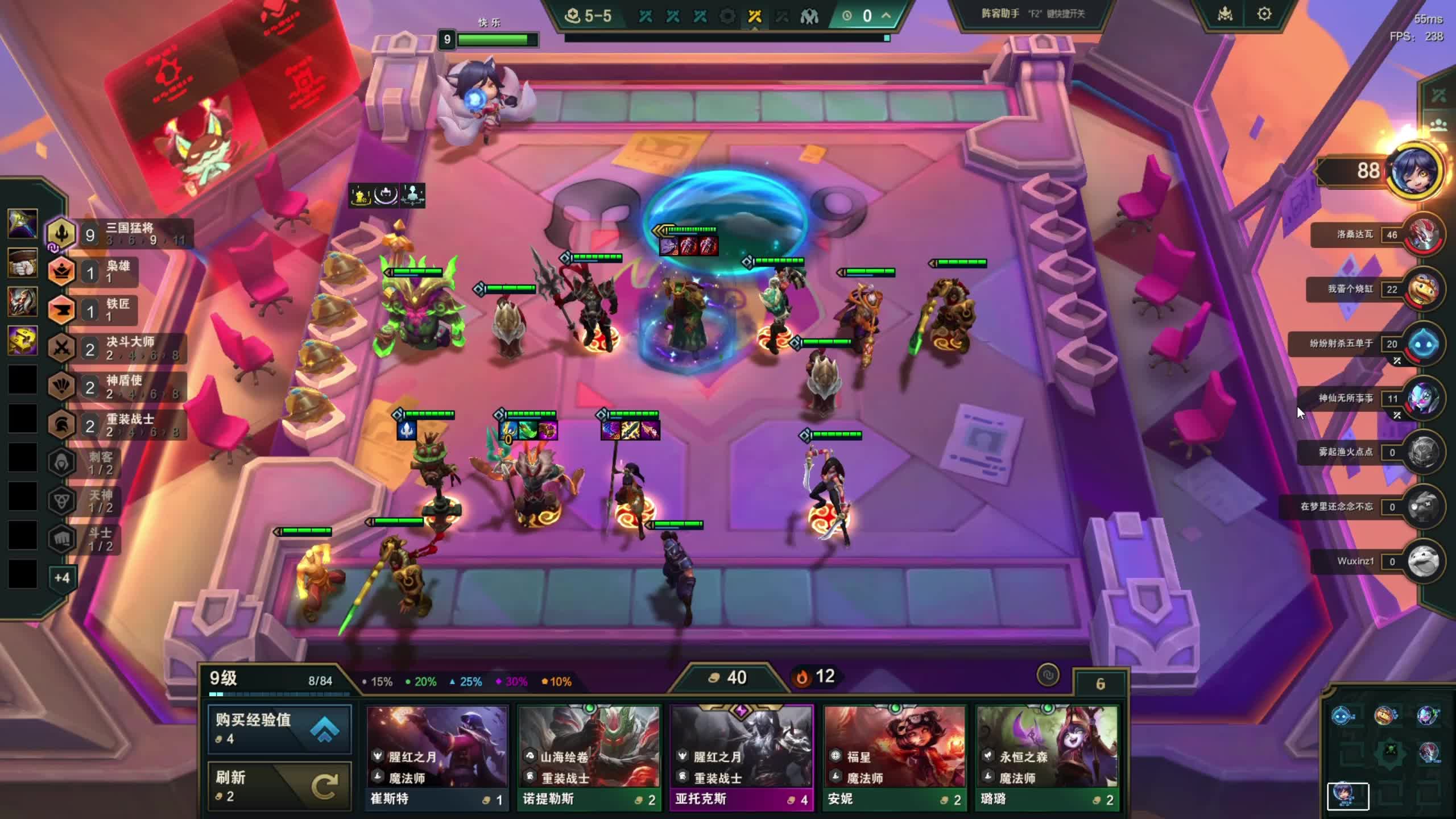Purchase 诺提勒斯 from the shop
This screenshot has width=1456, height=819.
point(589,757)
